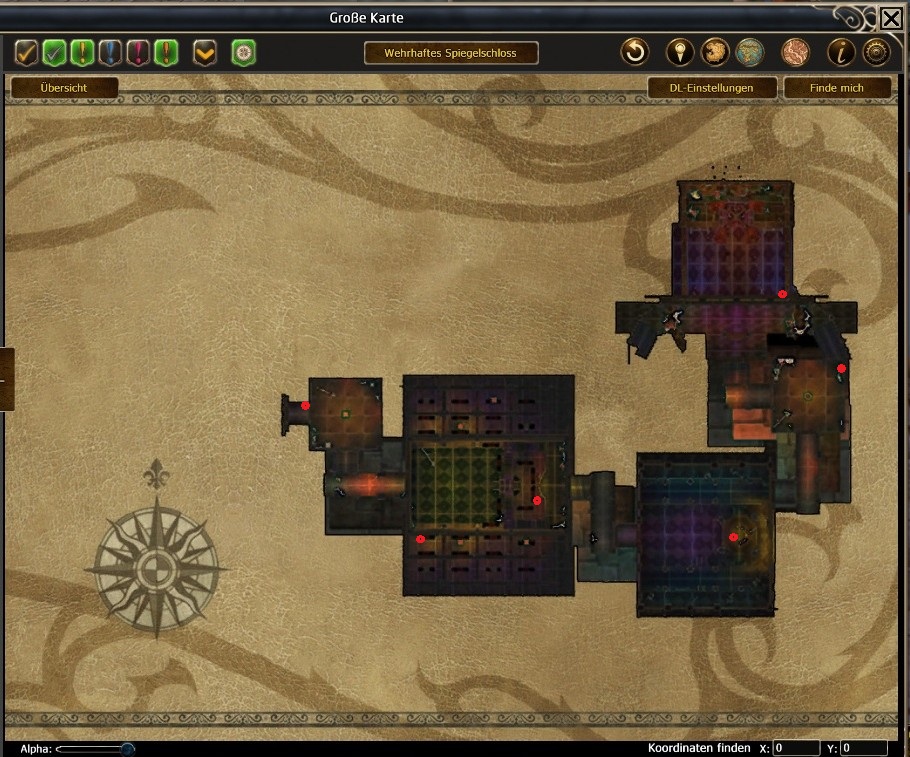
Task: Open the Übersicht overview
Action: (64, 88)
